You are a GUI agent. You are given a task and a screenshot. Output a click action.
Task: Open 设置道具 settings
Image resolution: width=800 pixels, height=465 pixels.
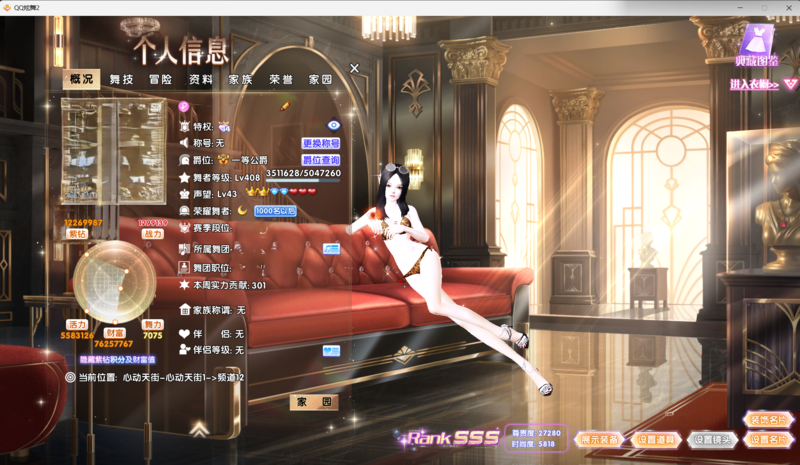pos(656,440)
